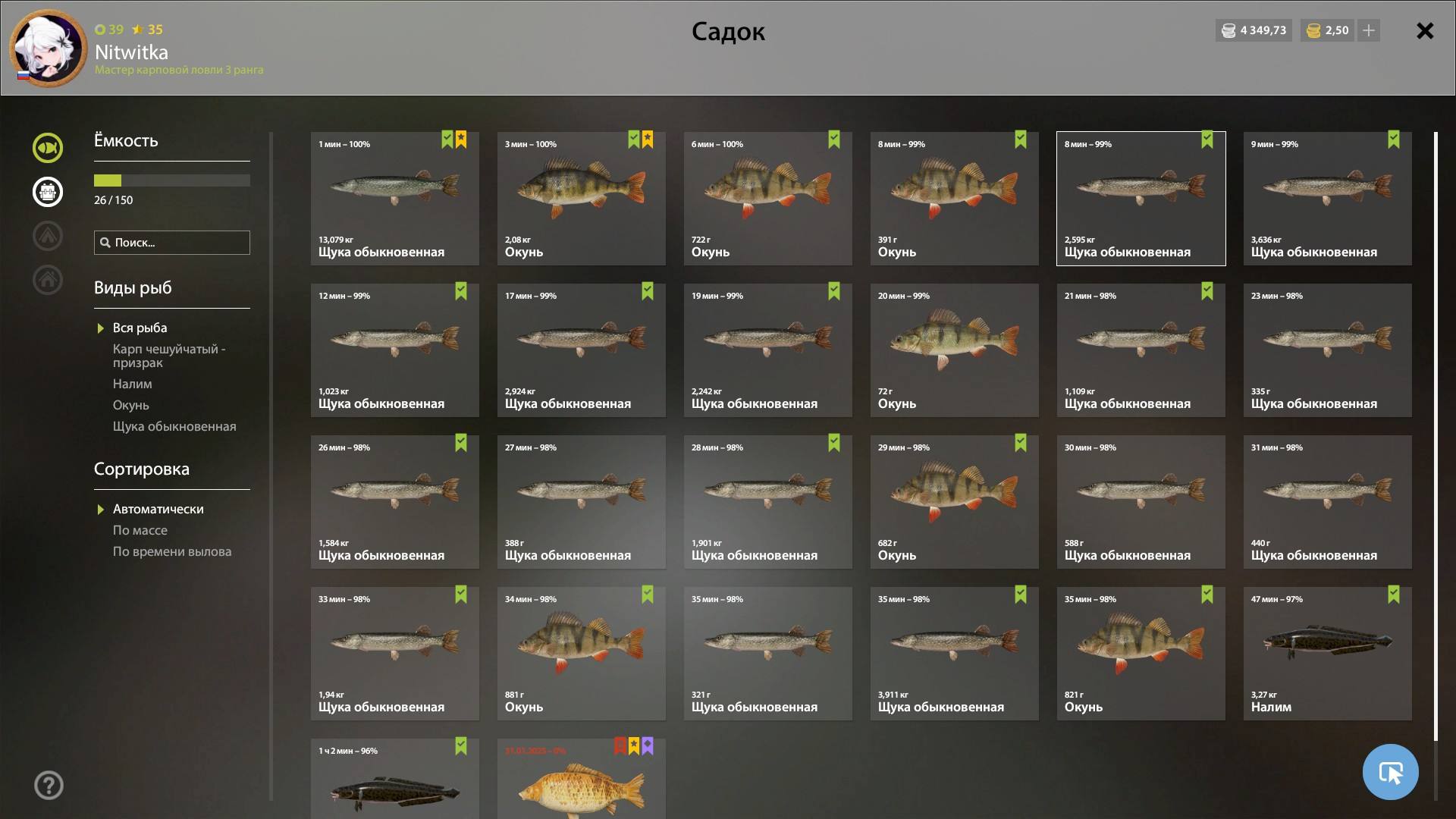Pick the 2,08 кг Окунь card
Viewport: 1456px width, 819px height.
coord(581,199)
